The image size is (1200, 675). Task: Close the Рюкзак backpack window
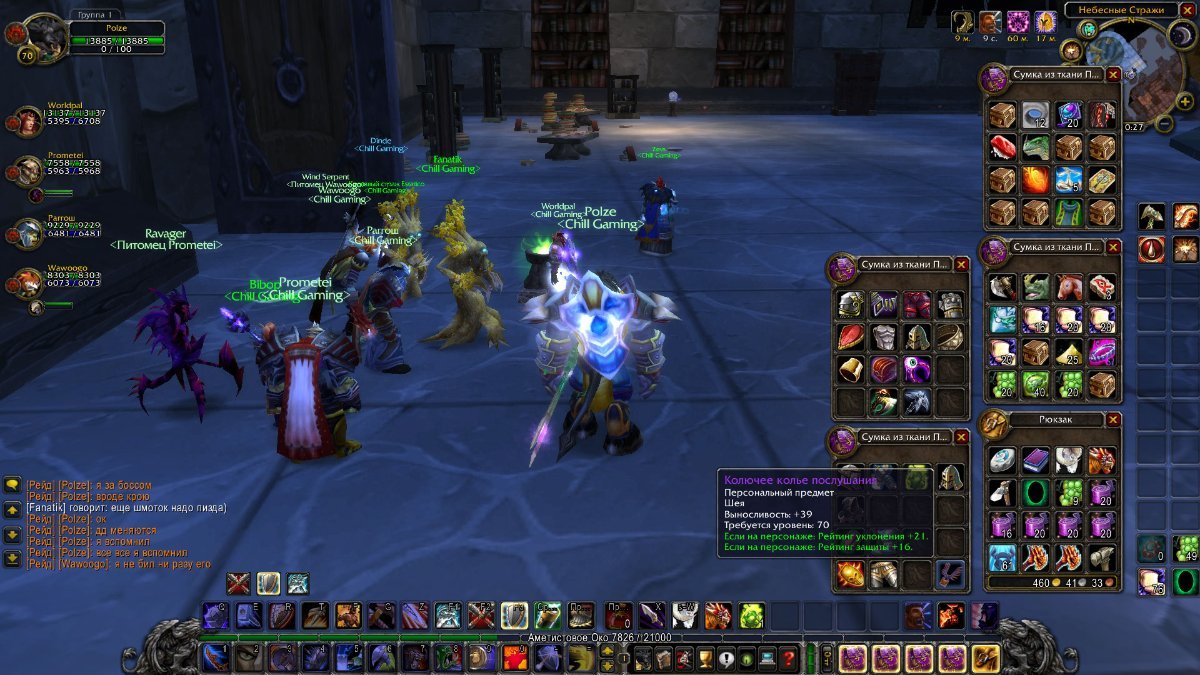962,420
